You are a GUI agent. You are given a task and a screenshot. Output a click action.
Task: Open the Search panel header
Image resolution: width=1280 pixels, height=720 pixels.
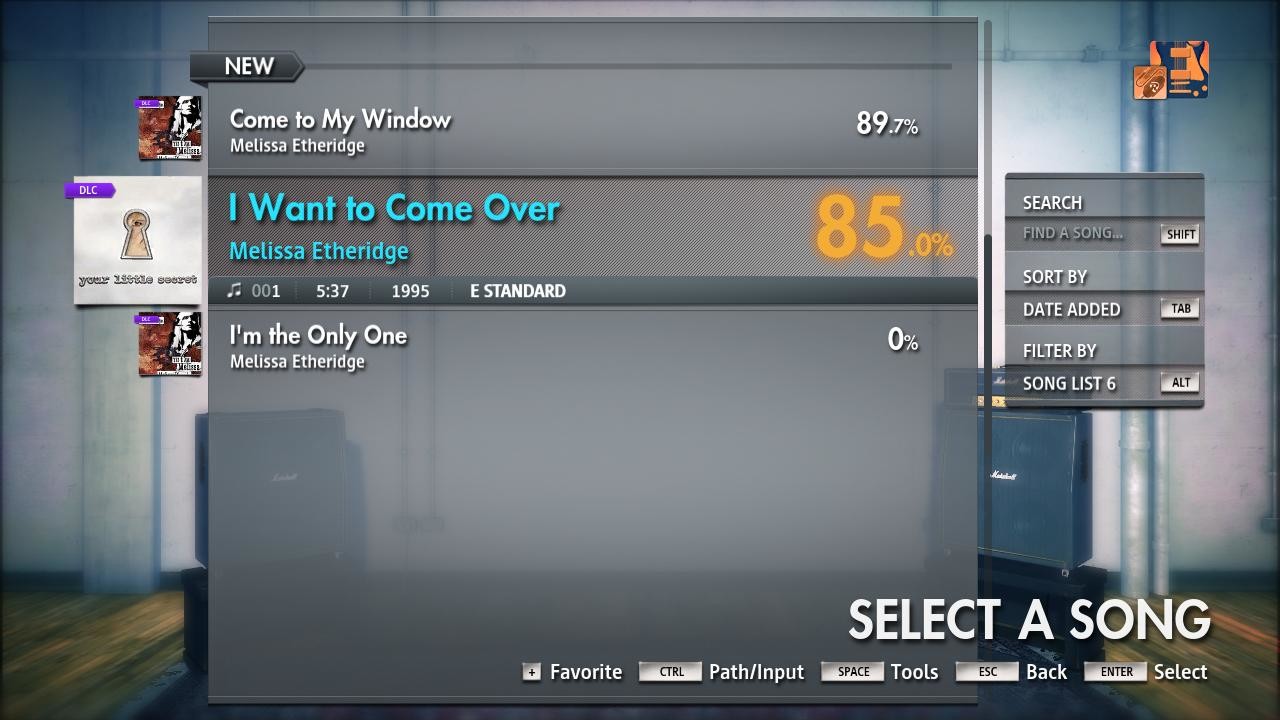click(x=1052, y=202)
